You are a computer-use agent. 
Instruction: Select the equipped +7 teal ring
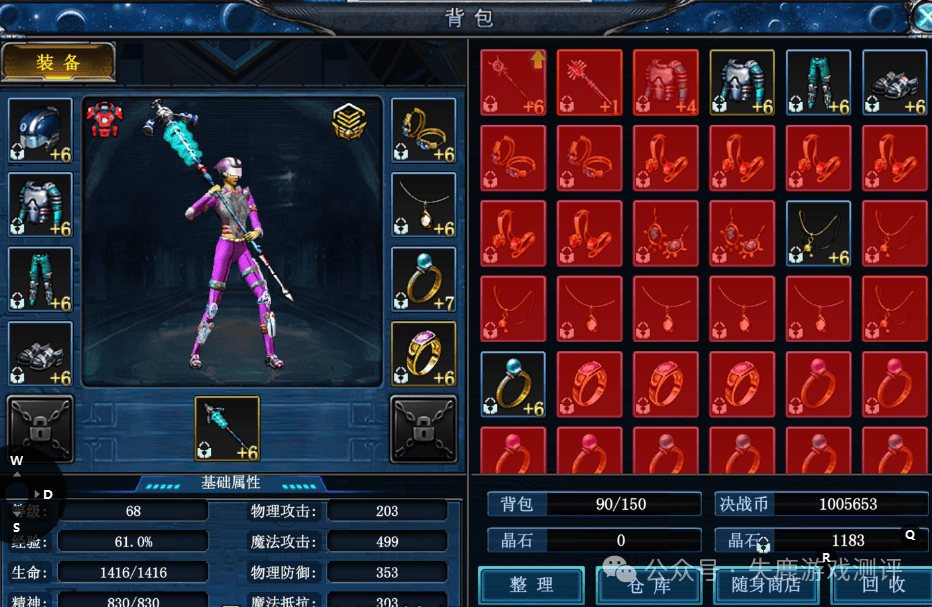click(x=424, y=279)
